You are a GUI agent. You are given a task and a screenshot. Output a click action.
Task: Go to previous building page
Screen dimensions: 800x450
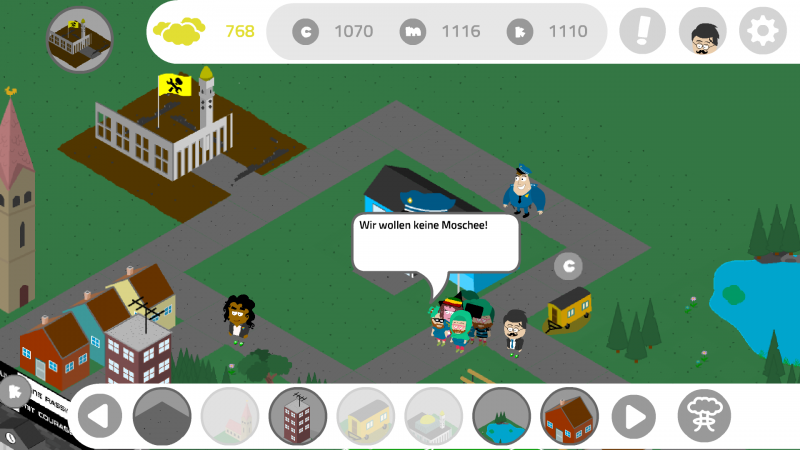(x=99, y=415)
